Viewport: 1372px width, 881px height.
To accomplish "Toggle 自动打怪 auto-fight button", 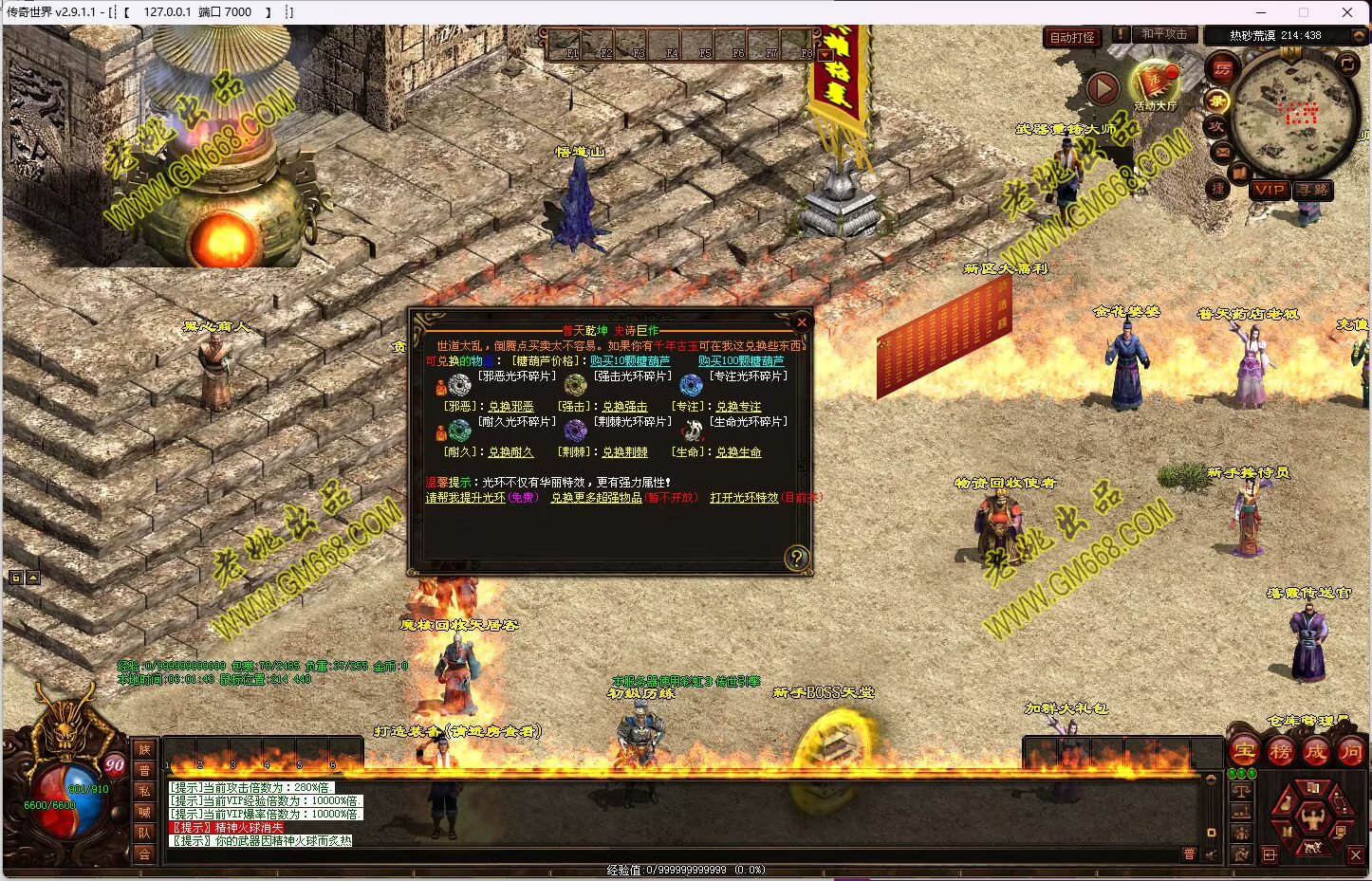I will (x=1072, y=37).
